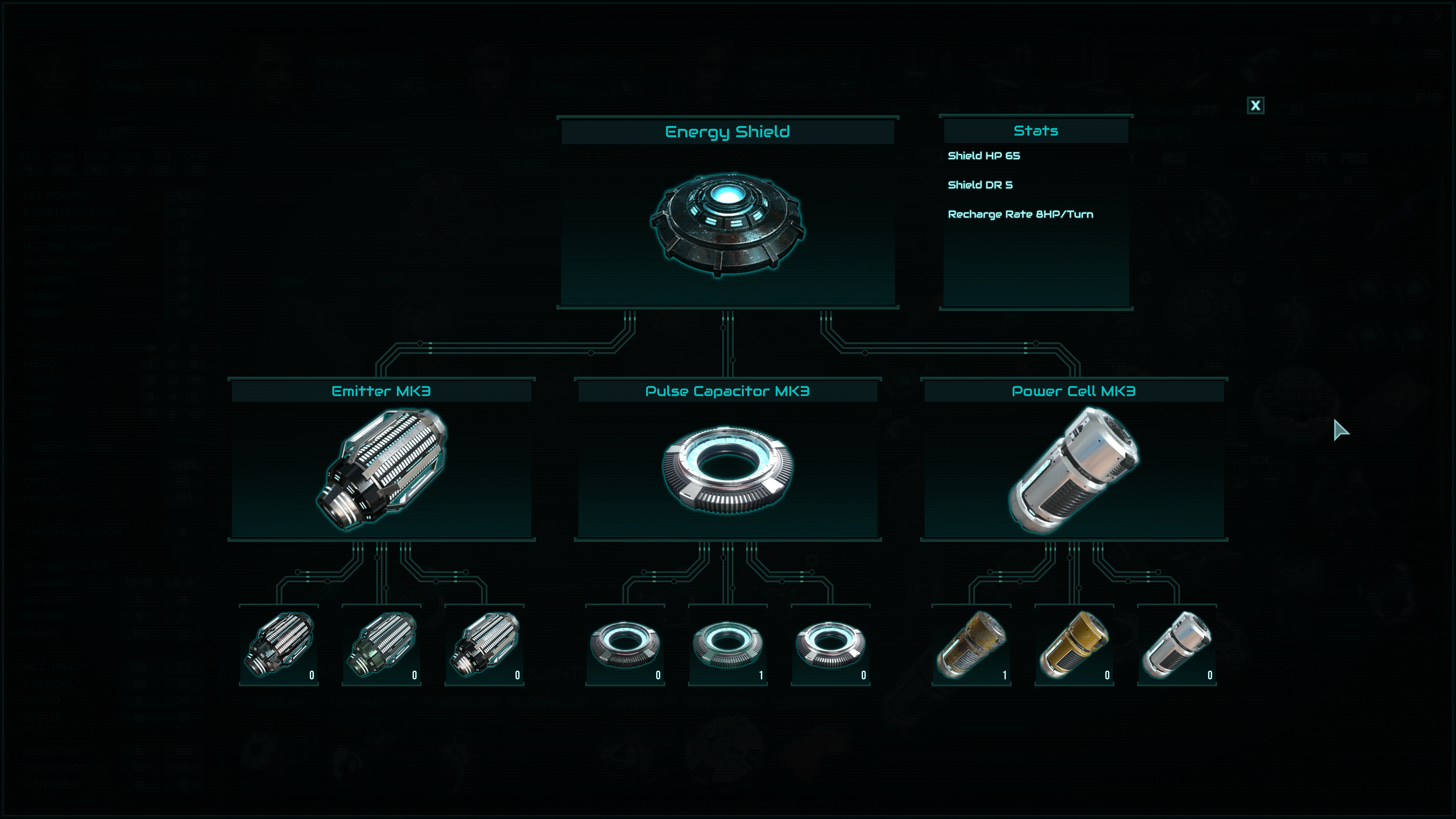Viewport: 1456px width, 819px height.
Task: Choose the Power Cell MK3 component
Action: (x=1073, y=469)
